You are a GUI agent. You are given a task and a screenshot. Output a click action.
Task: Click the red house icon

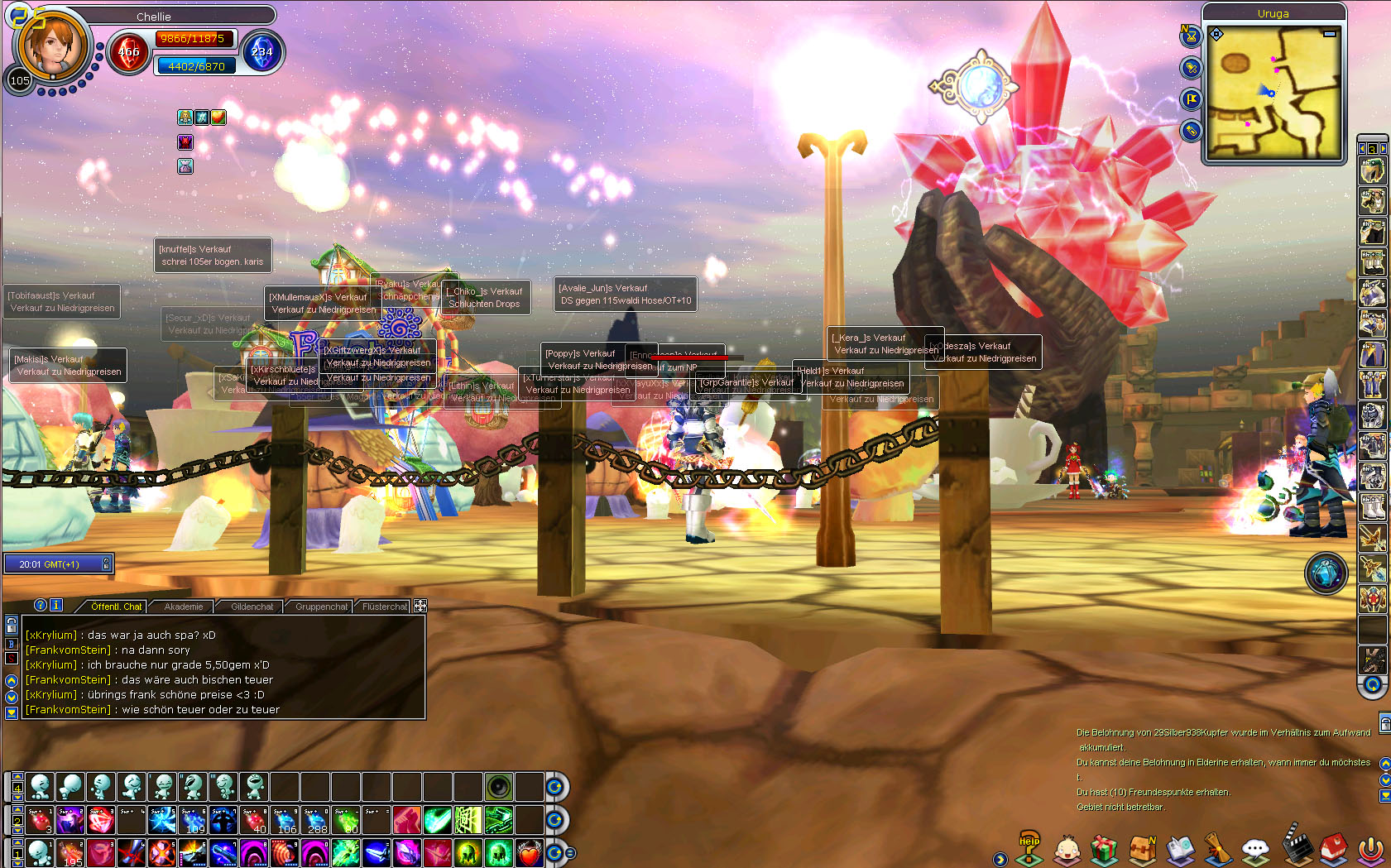click(x=1333, y=849)
